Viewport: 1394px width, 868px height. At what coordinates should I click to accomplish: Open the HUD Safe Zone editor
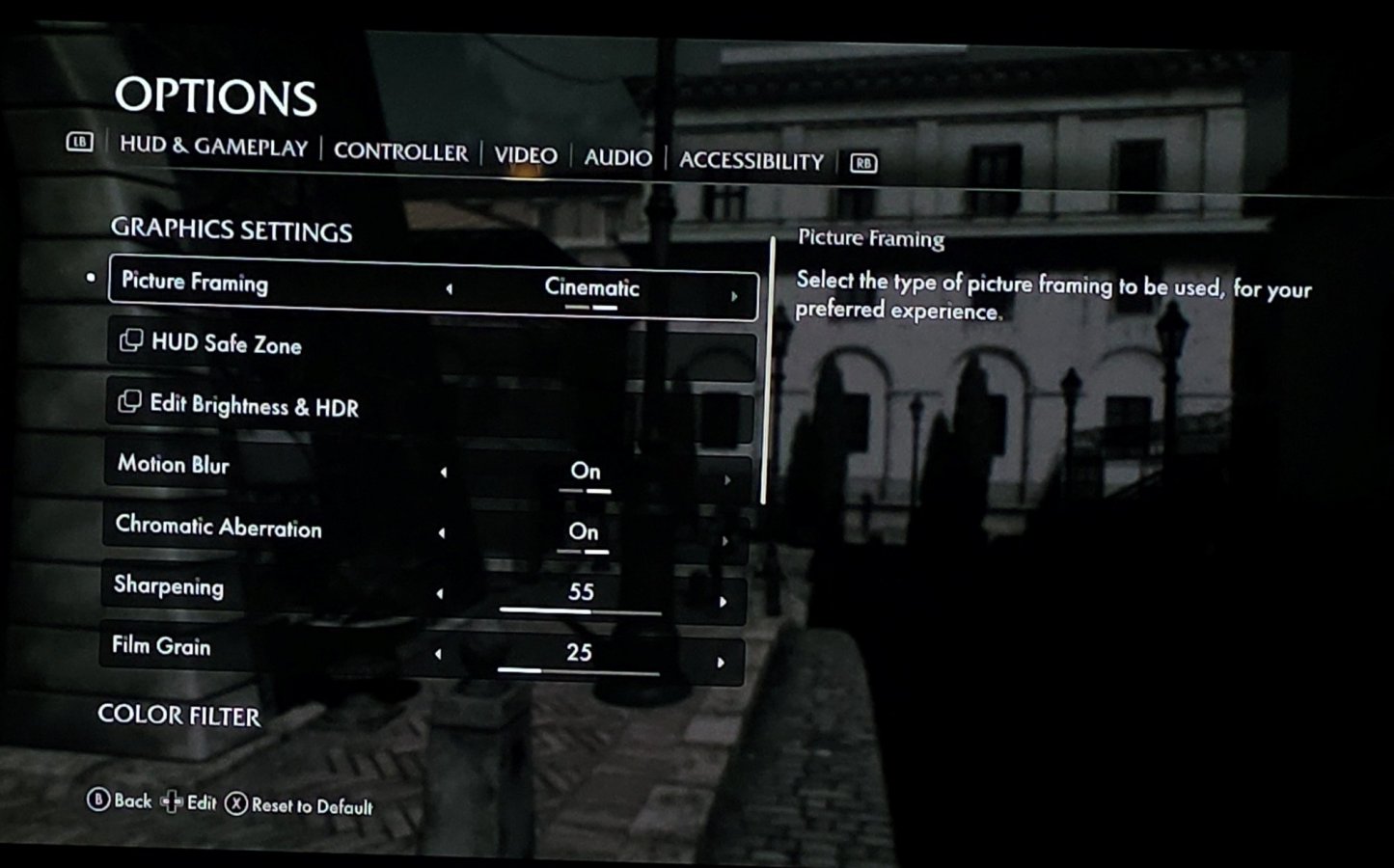pyautogui.click(x=226, y=344)
